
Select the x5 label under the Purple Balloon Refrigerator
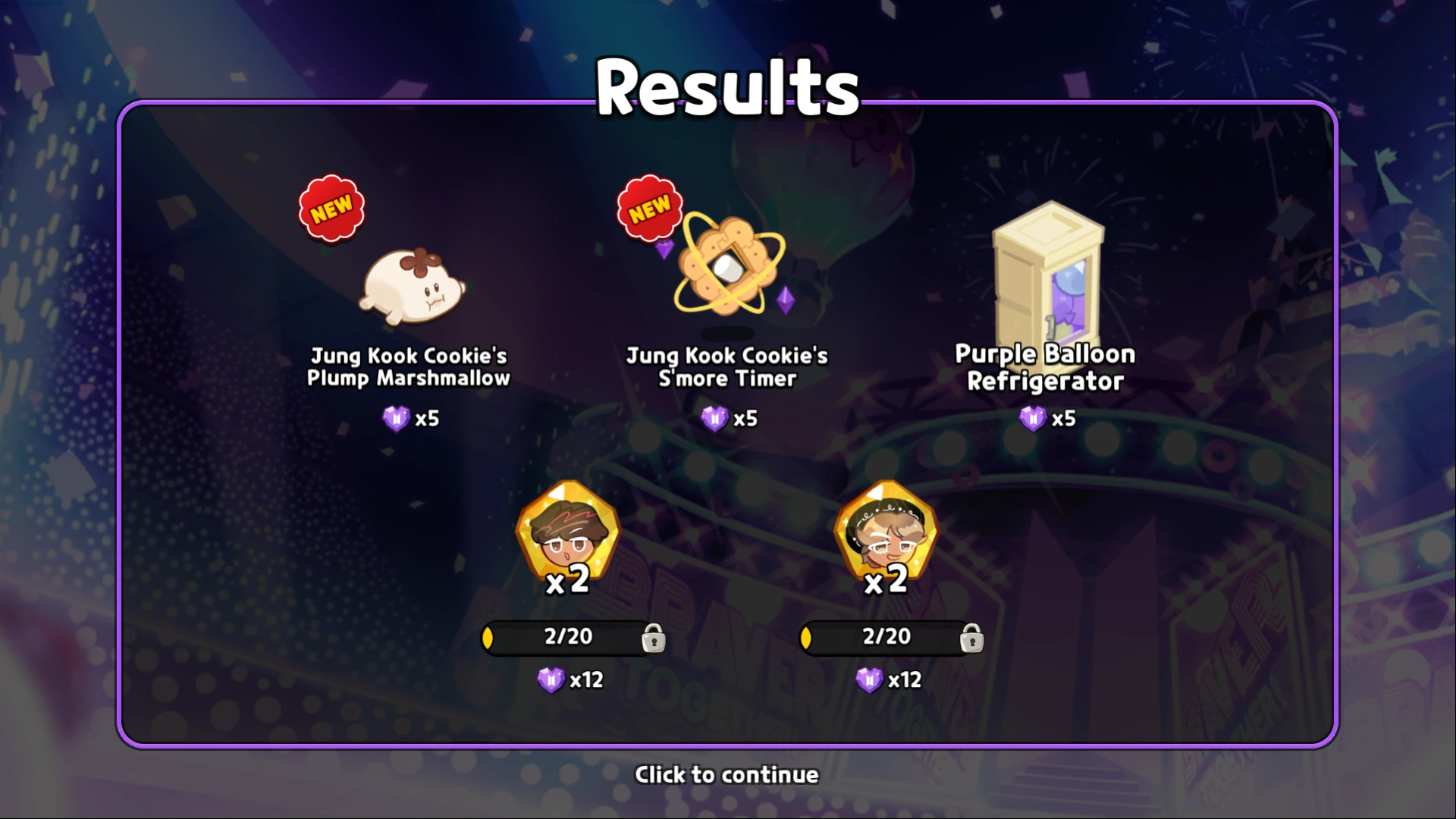1064,418
